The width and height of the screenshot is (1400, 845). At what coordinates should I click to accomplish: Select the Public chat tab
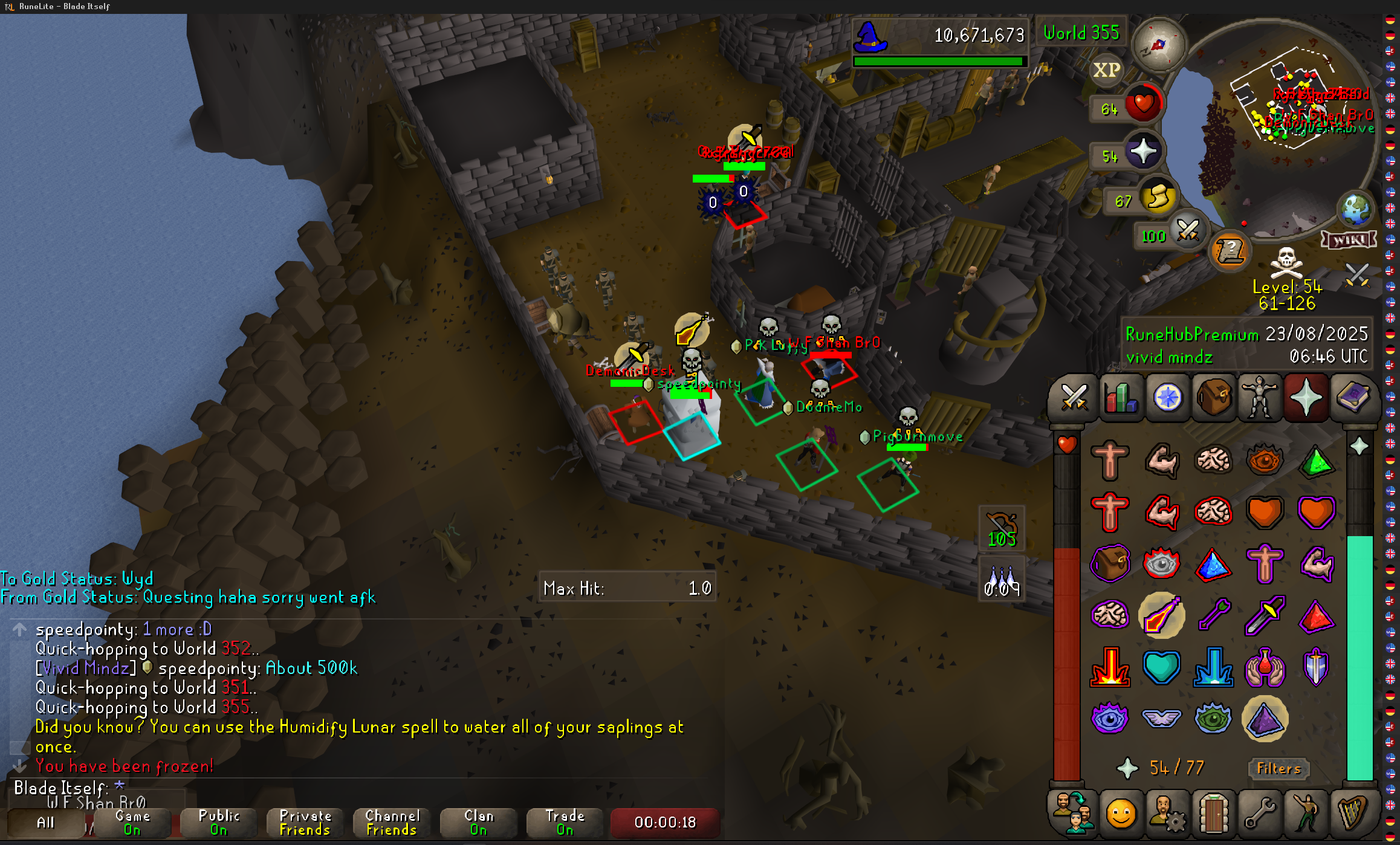pos(219,823)
